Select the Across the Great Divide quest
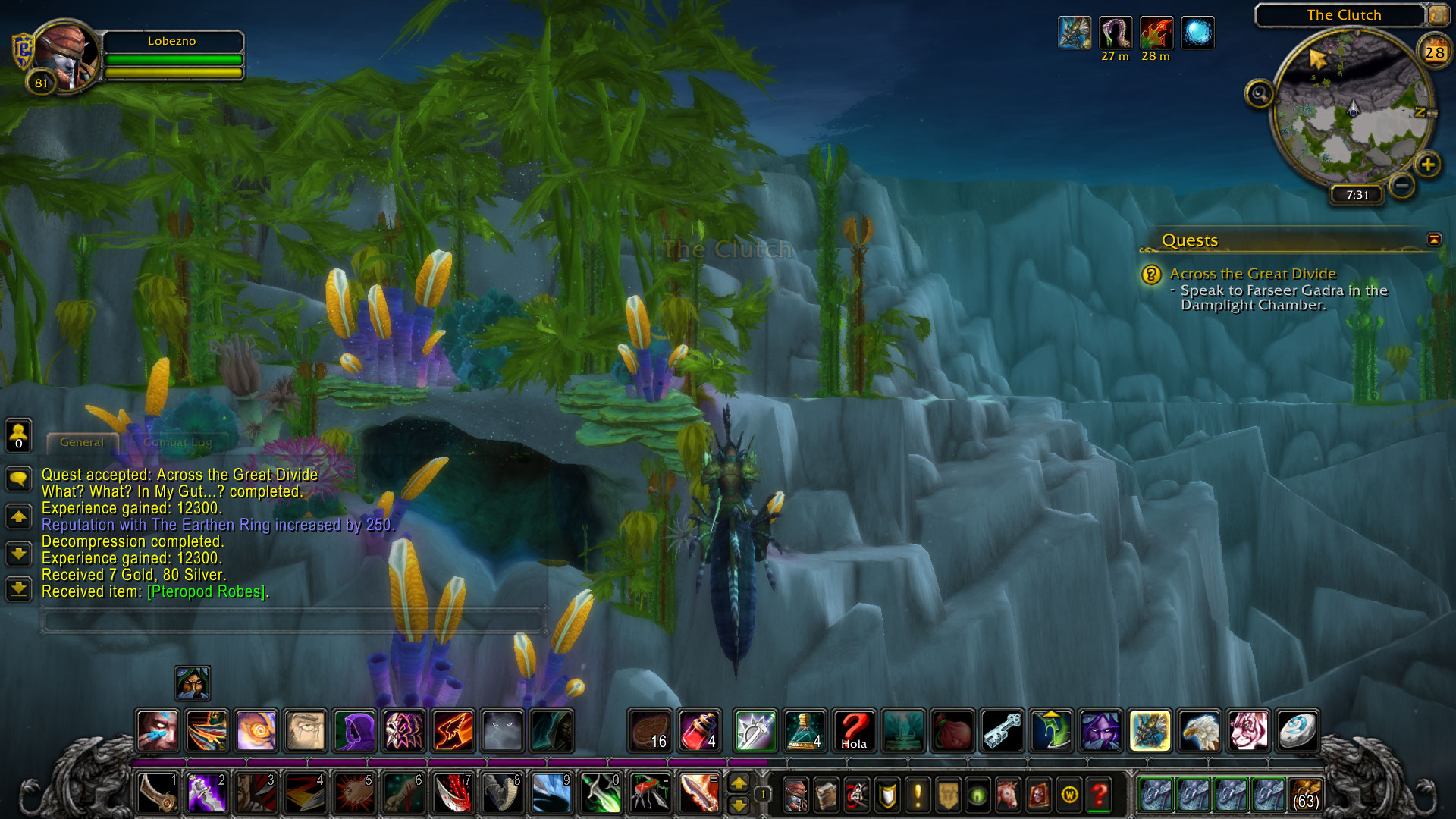 (x=1252, y=274)
